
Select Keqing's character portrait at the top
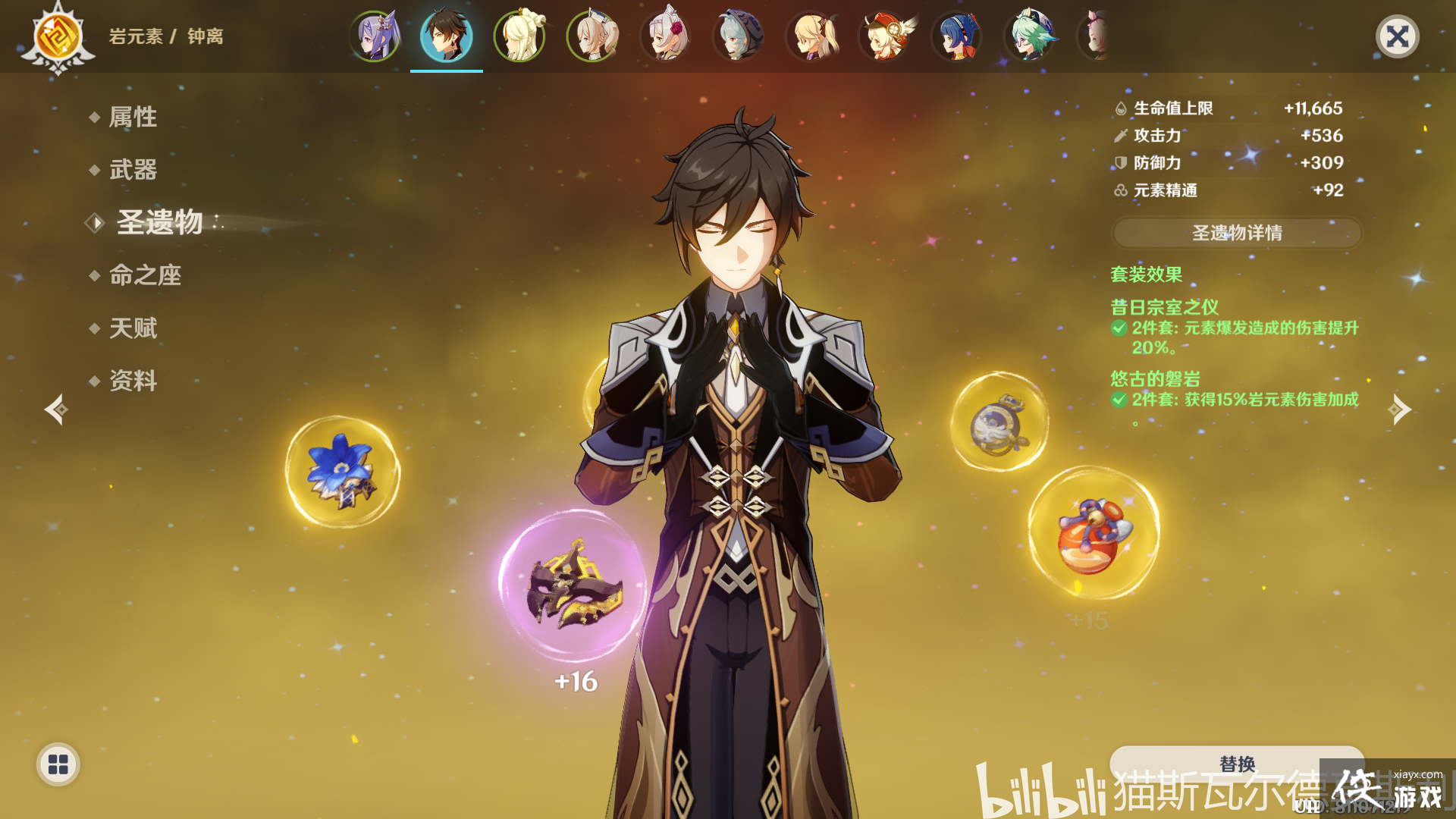coord(372,36)
